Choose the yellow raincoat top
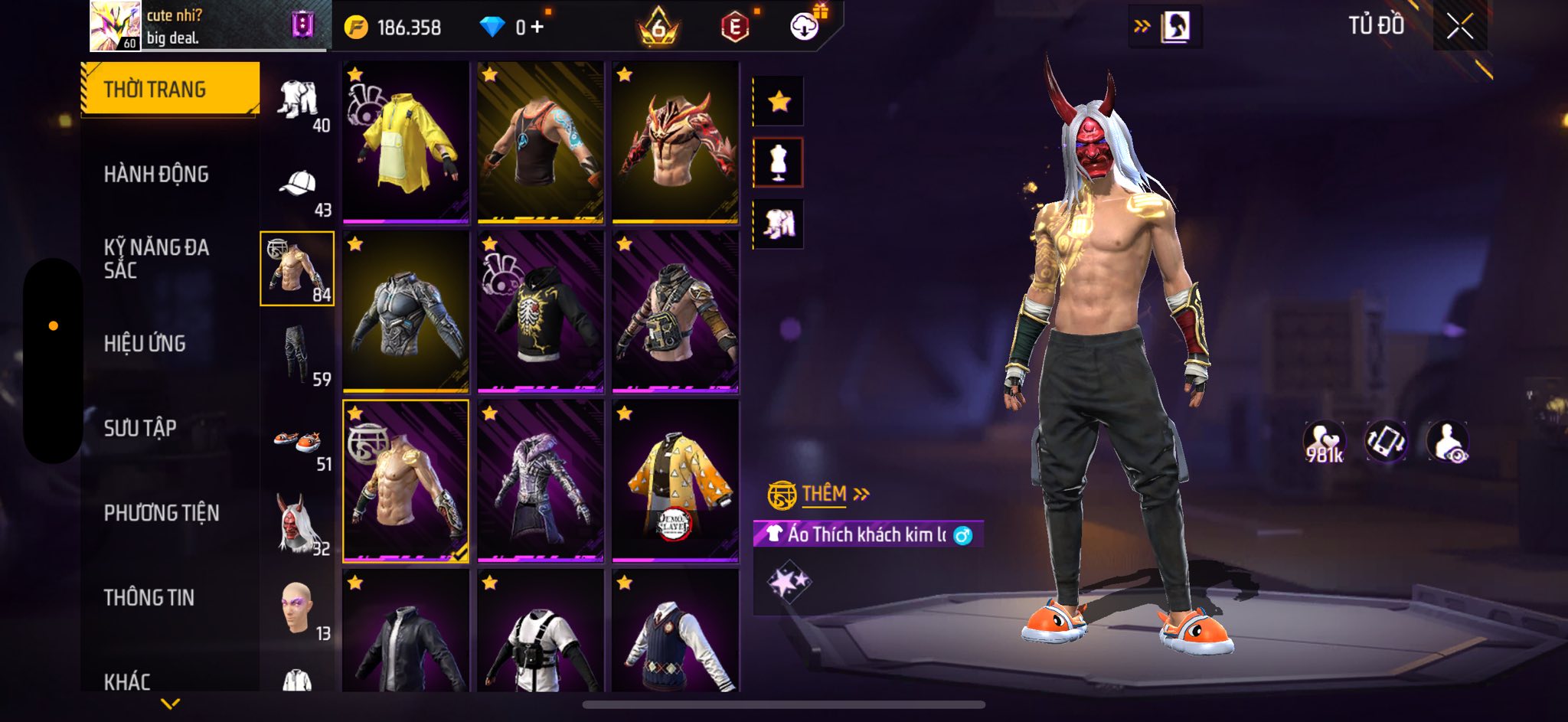The height and width of the screenshot is (722, 1568). [x=406, y=142]
